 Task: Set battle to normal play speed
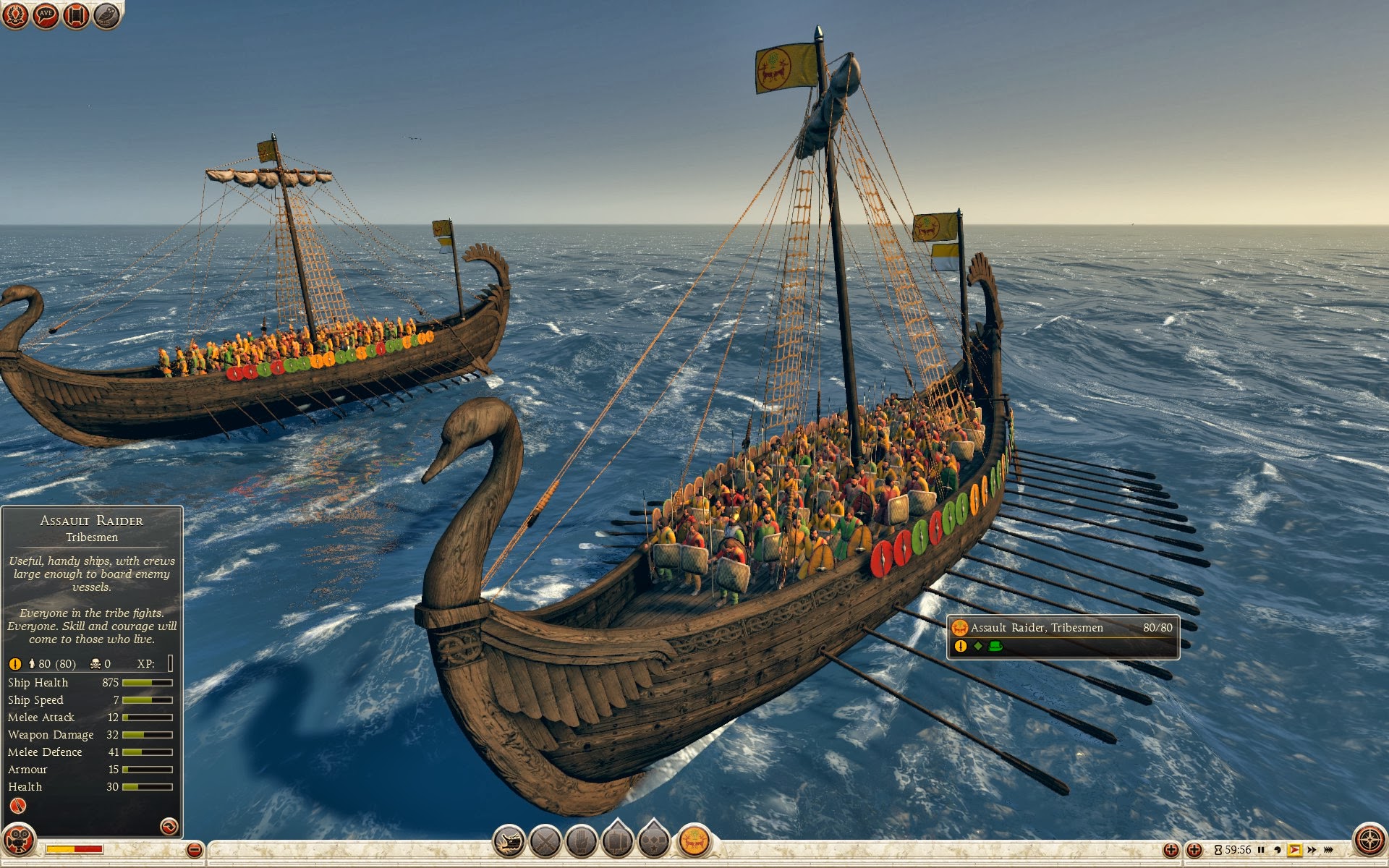[x=1294, y=850]
